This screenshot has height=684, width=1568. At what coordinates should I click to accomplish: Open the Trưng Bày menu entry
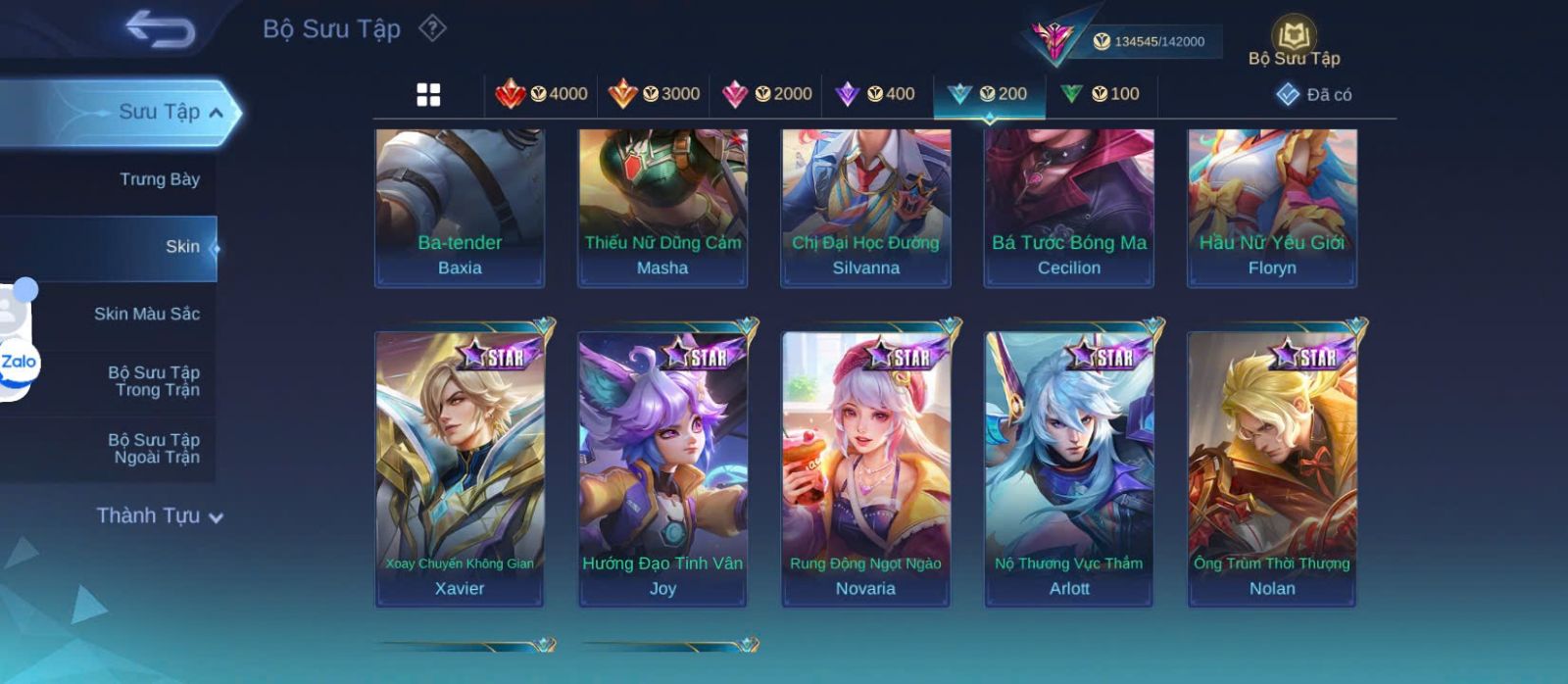[159, 179]
